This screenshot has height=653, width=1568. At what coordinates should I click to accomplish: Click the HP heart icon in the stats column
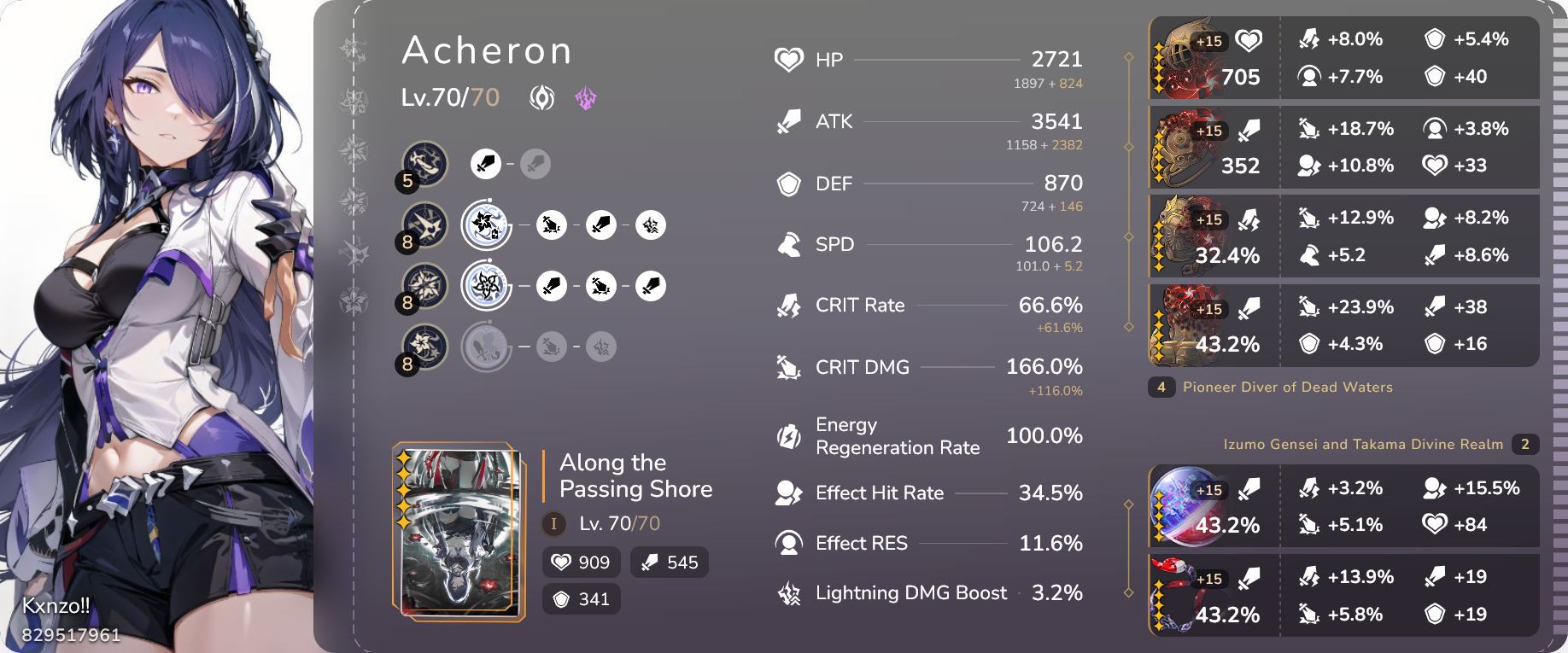pos(787,59)
